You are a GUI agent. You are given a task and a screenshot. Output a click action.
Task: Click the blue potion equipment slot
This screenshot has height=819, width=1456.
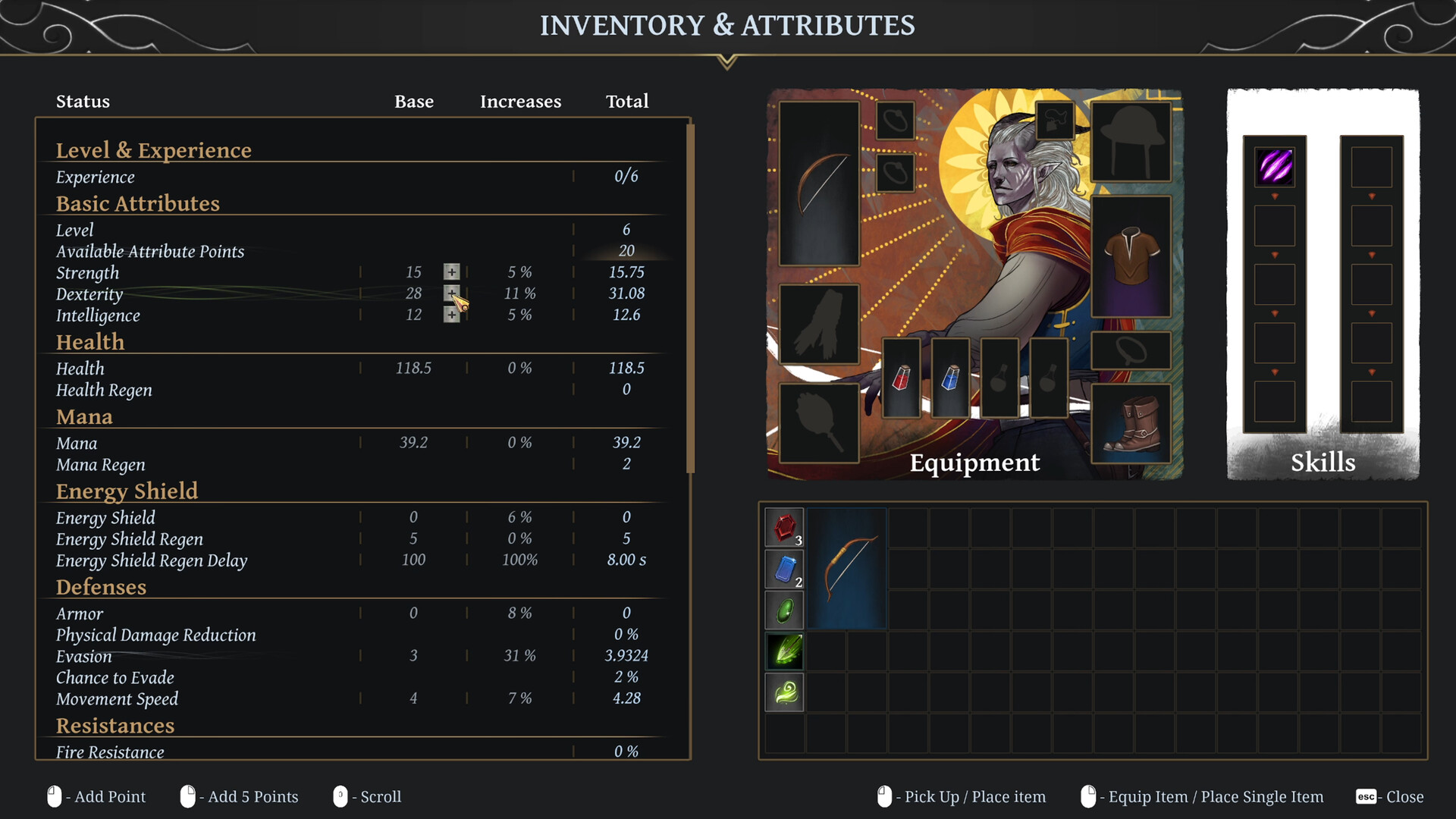950,381
